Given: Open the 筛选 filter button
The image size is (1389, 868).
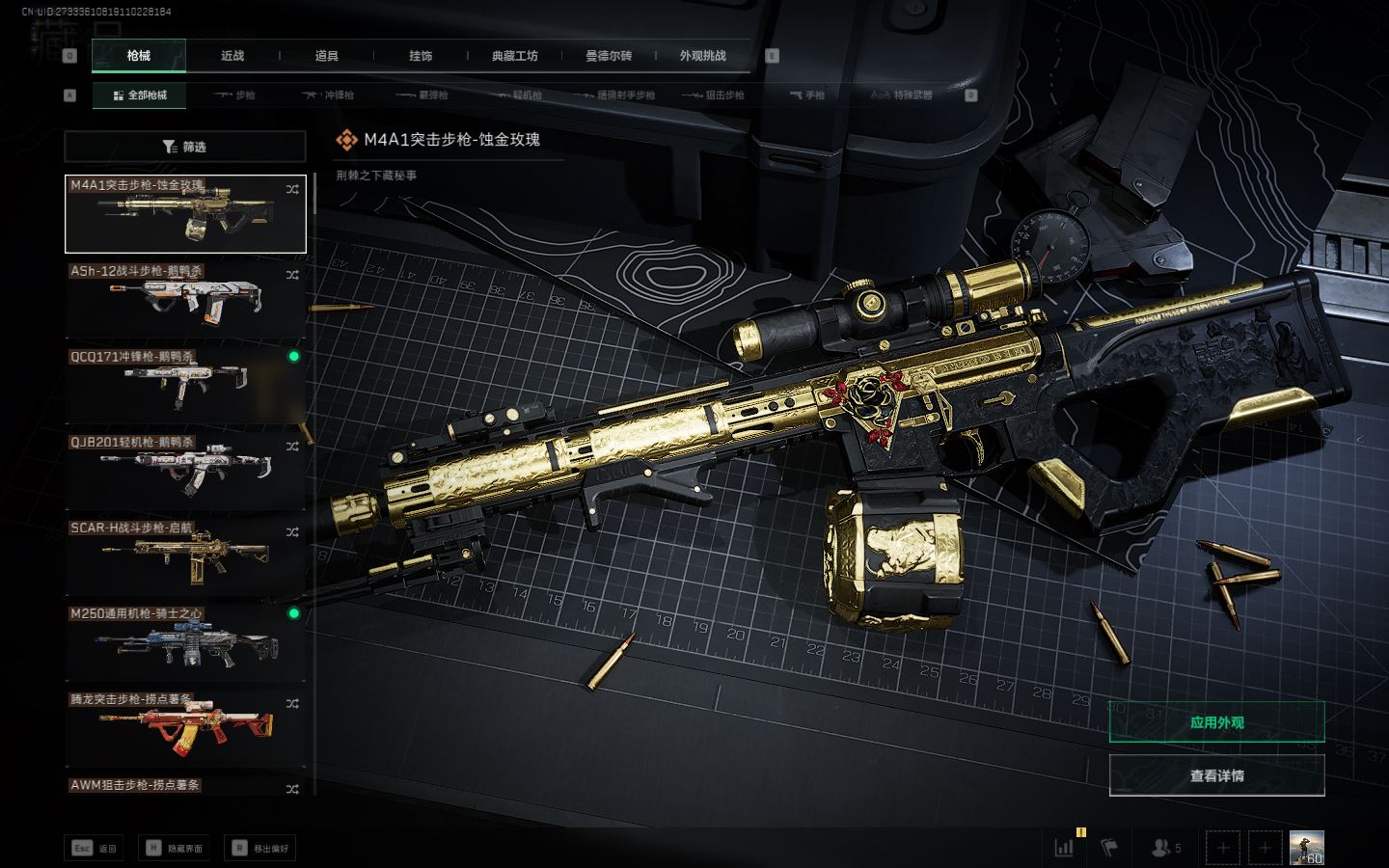Looking at the screenshot, I should tap(185, 147).
